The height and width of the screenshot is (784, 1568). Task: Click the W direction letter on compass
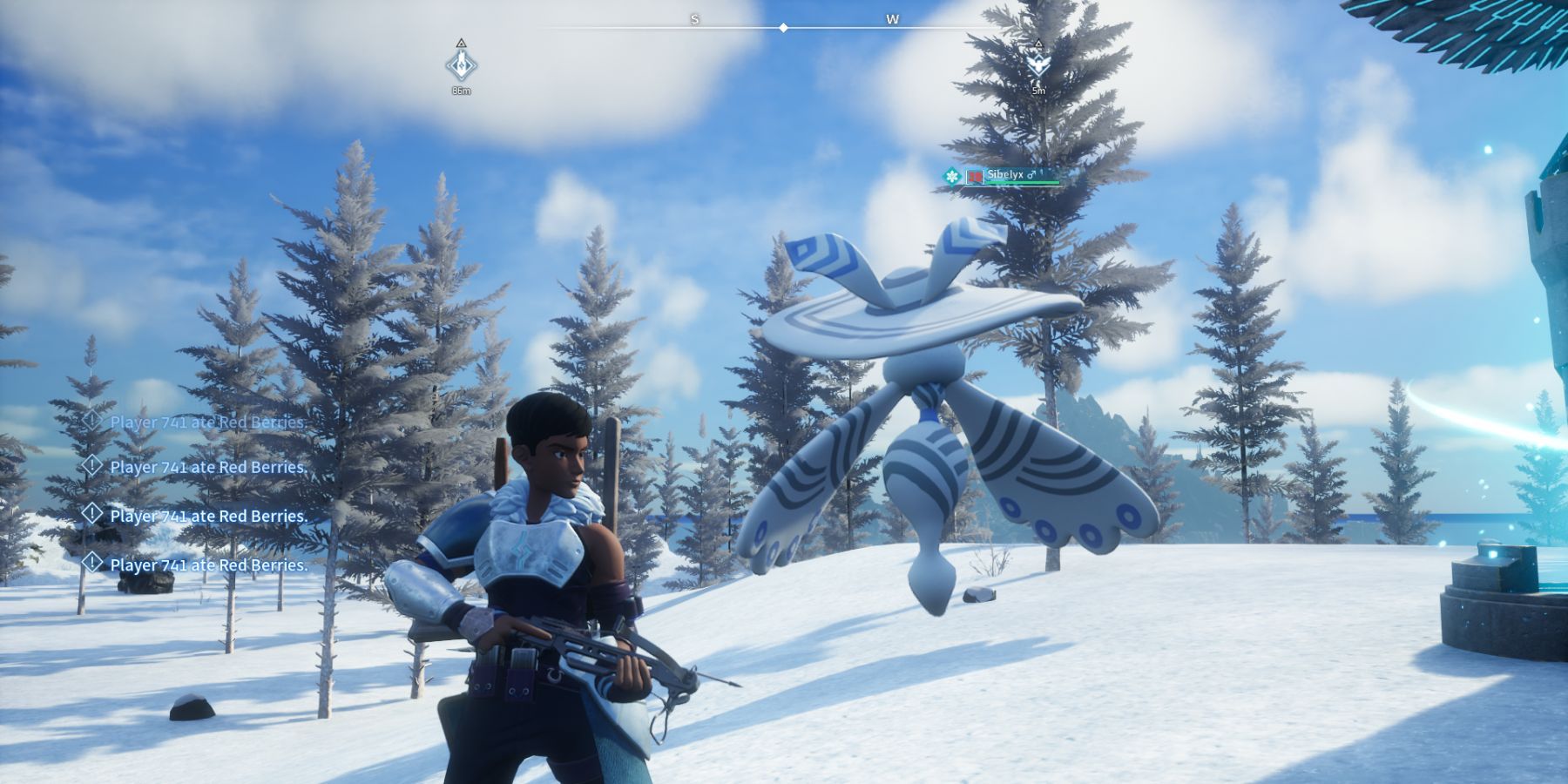[891, 19]
